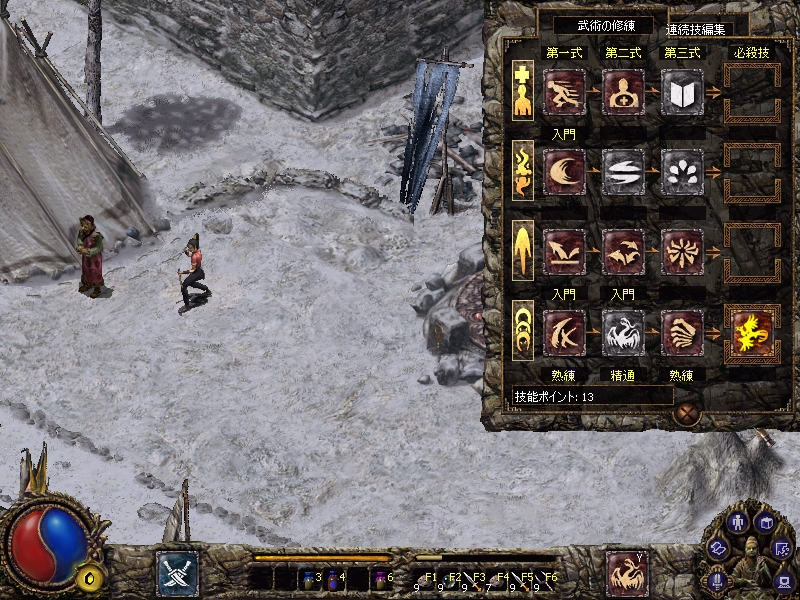Close the martial arts skill panel
The height and width of the screenshot is (600, 800).
[x=686, y=412]
